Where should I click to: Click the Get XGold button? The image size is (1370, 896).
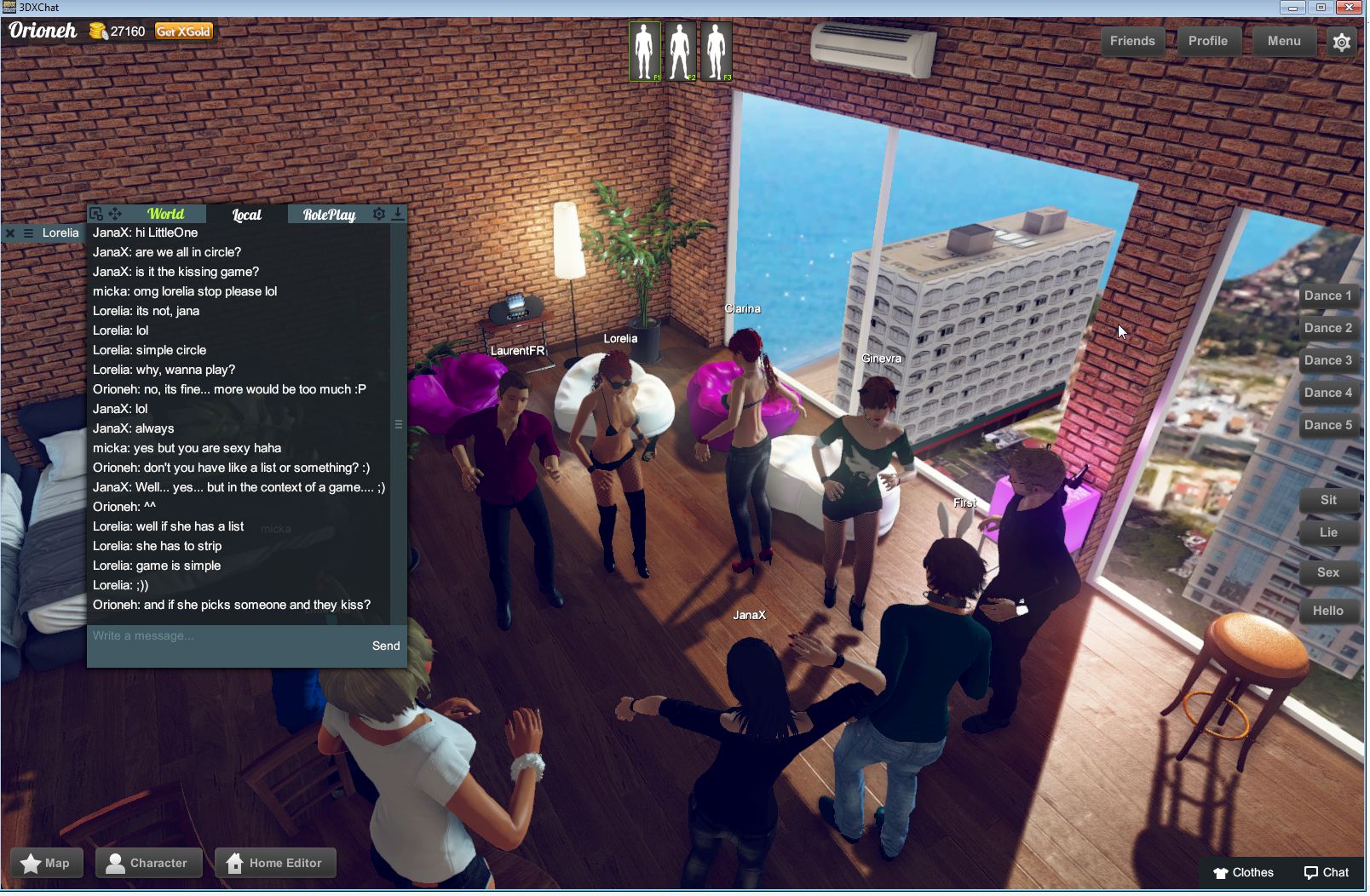pyautogui.click(x=183, y=30)
